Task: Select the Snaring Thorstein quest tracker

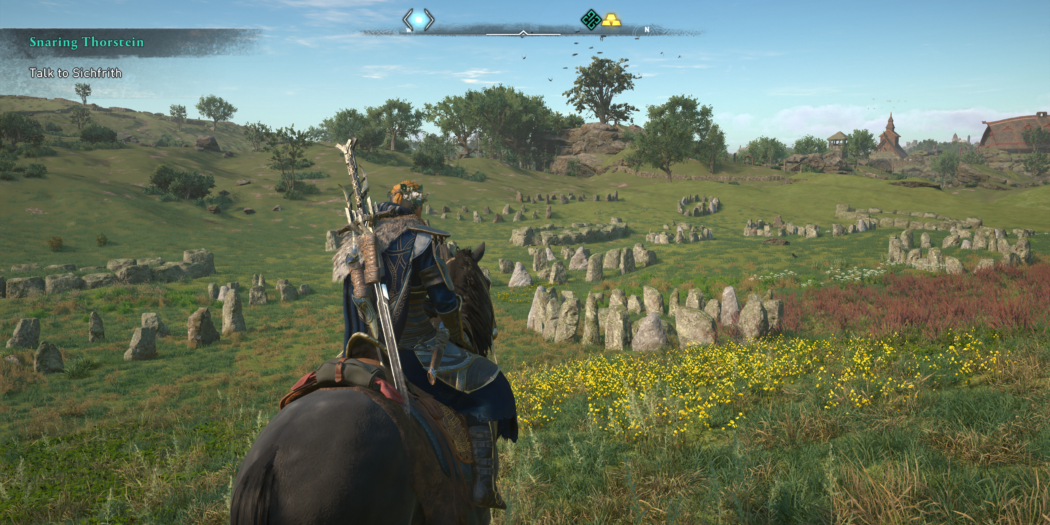Action: [86, 42]
